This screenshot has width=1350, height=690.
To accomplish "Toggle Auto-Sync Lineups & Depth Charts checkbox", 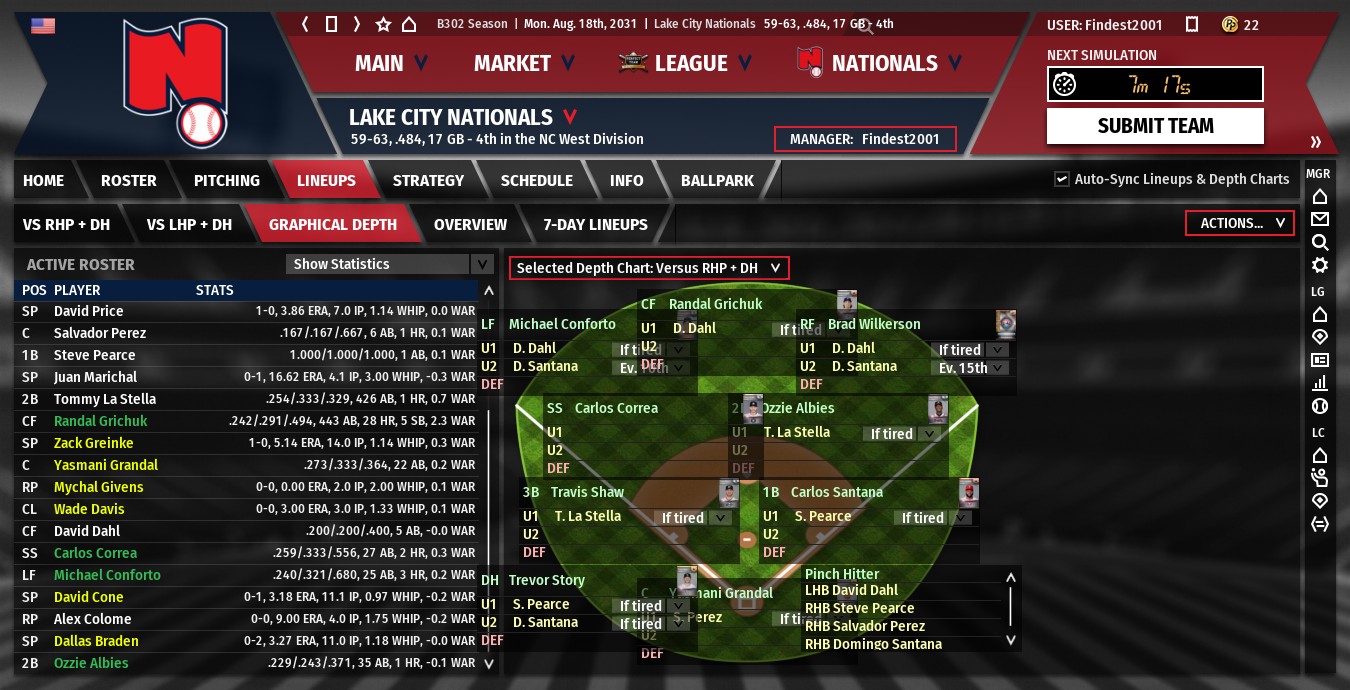I will 1062,179.
